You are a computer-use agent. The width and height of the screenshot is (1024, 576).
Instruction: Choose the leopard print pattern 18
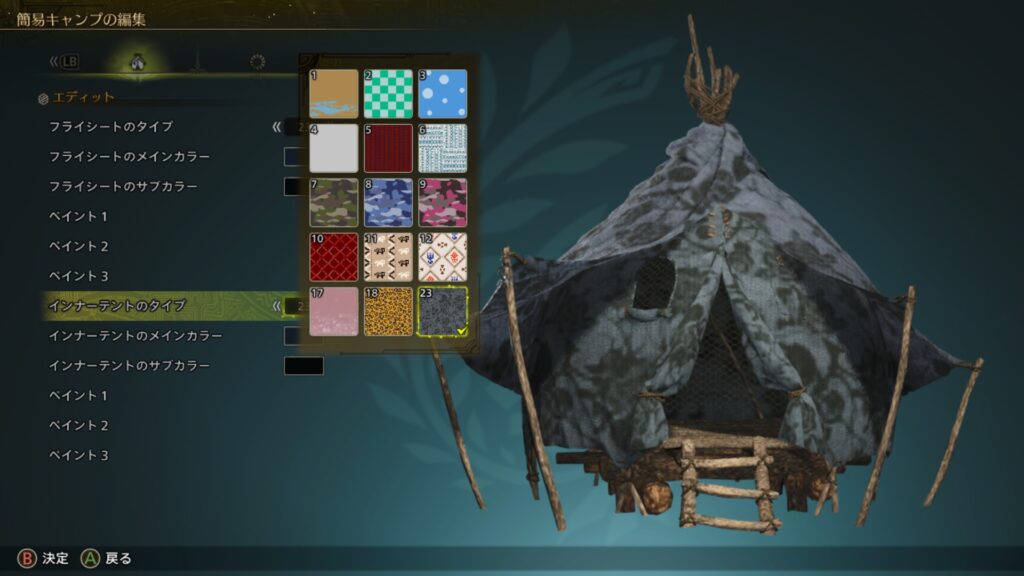coord(388,311)
